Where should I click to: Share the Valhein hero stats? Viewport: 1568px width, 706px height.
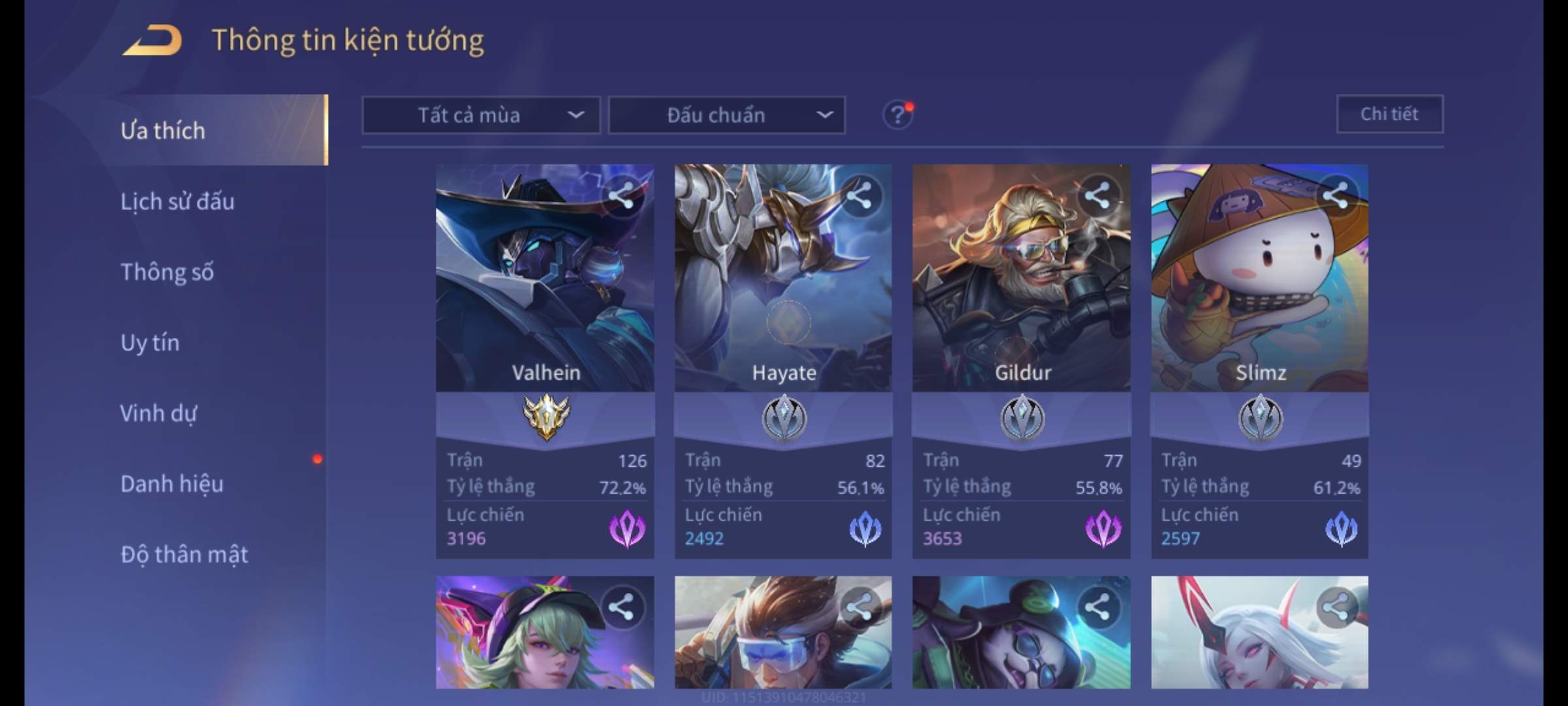(x=621, y=195)
